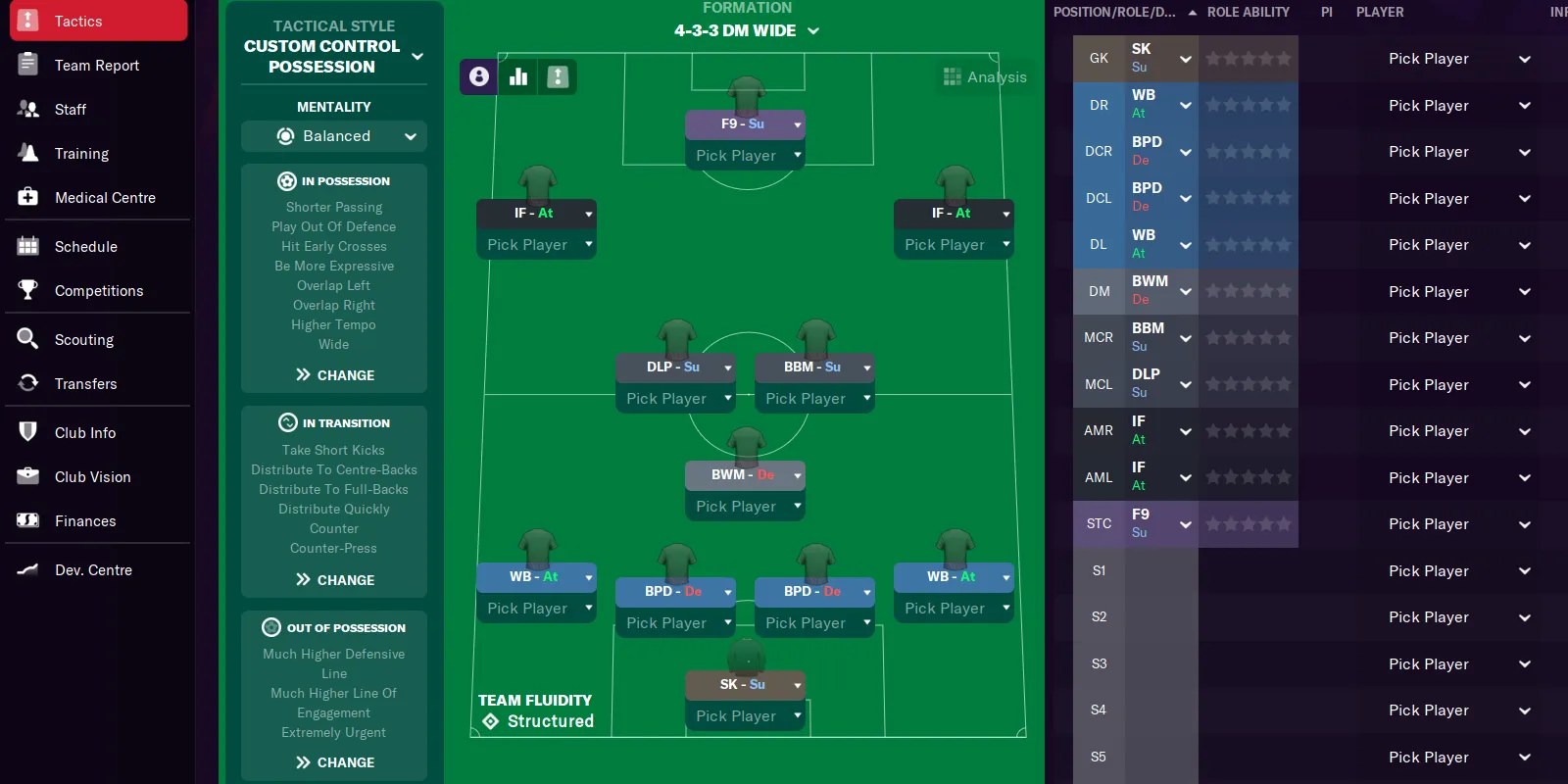Viewport: 1568px width, 784px height.
Task: Set the F9 striker role ability stars
Action: coord(1249,523)
